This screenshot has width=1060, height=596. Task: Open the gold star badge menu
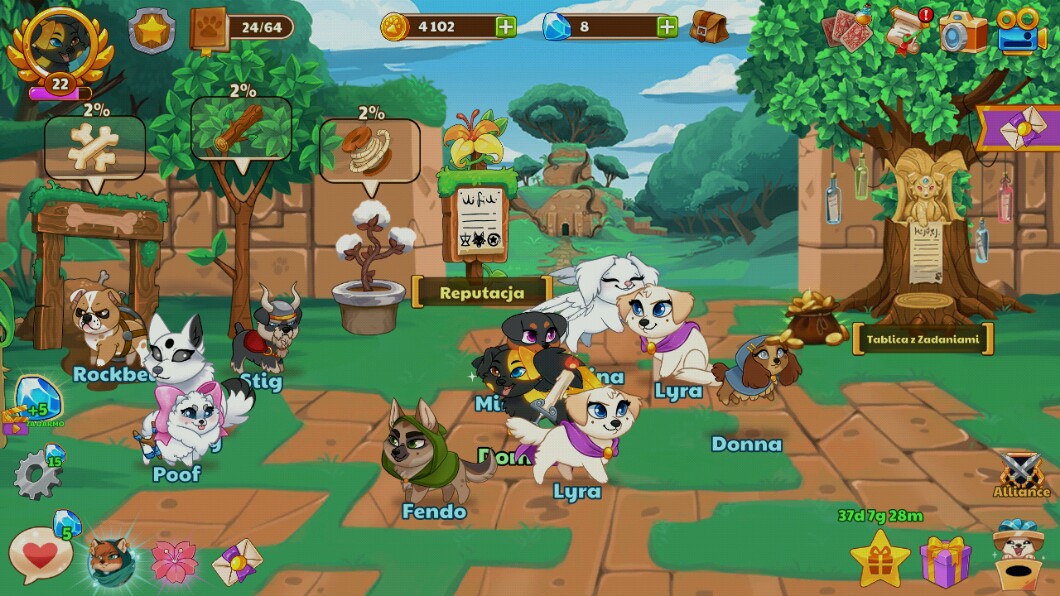coord(151,30)
